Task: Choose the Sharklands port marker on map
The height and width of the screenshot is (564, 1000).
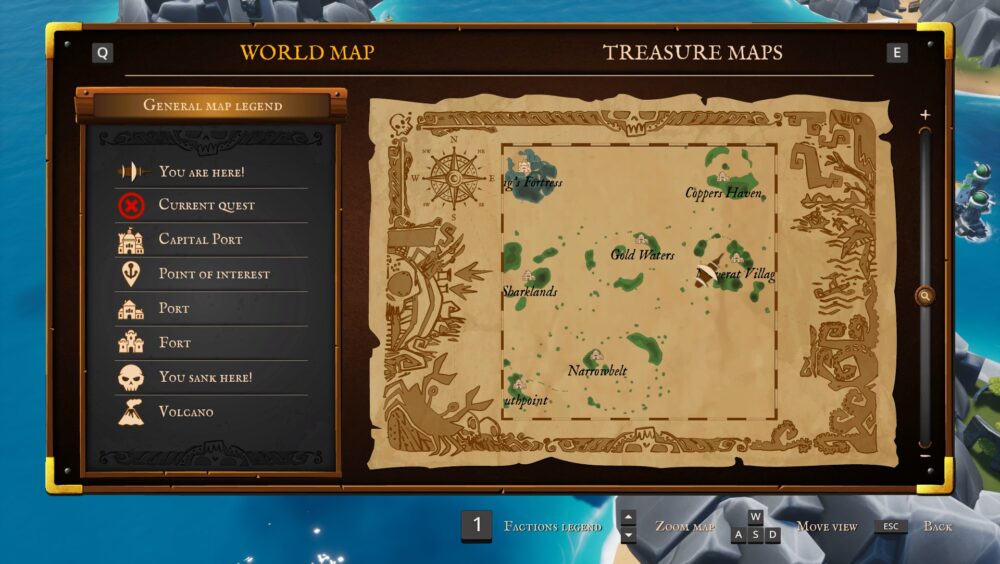Action: pos(528,276)
